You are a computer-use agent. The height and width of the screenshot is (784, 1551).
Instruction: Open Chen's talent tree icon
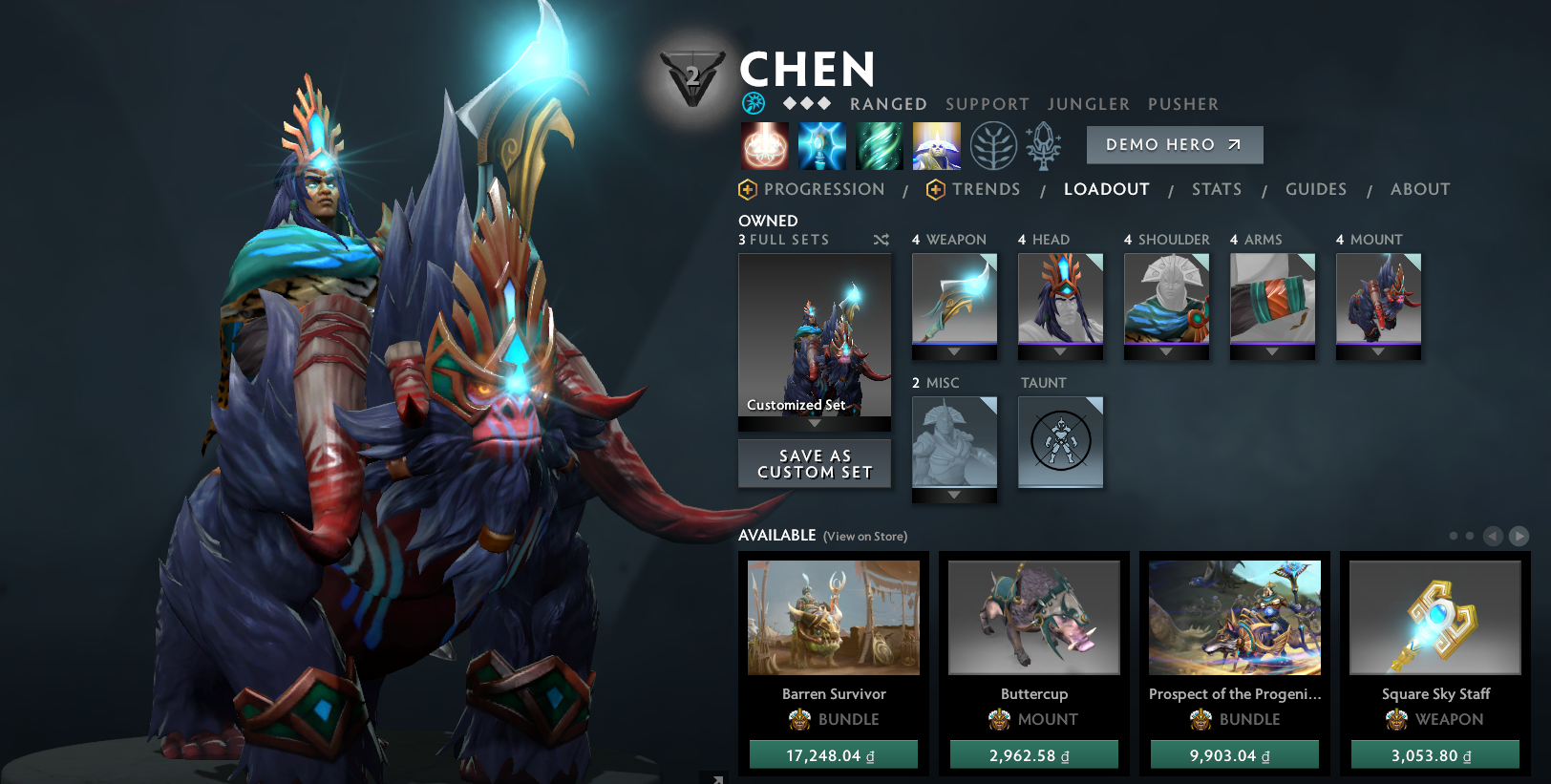point(994,145)
